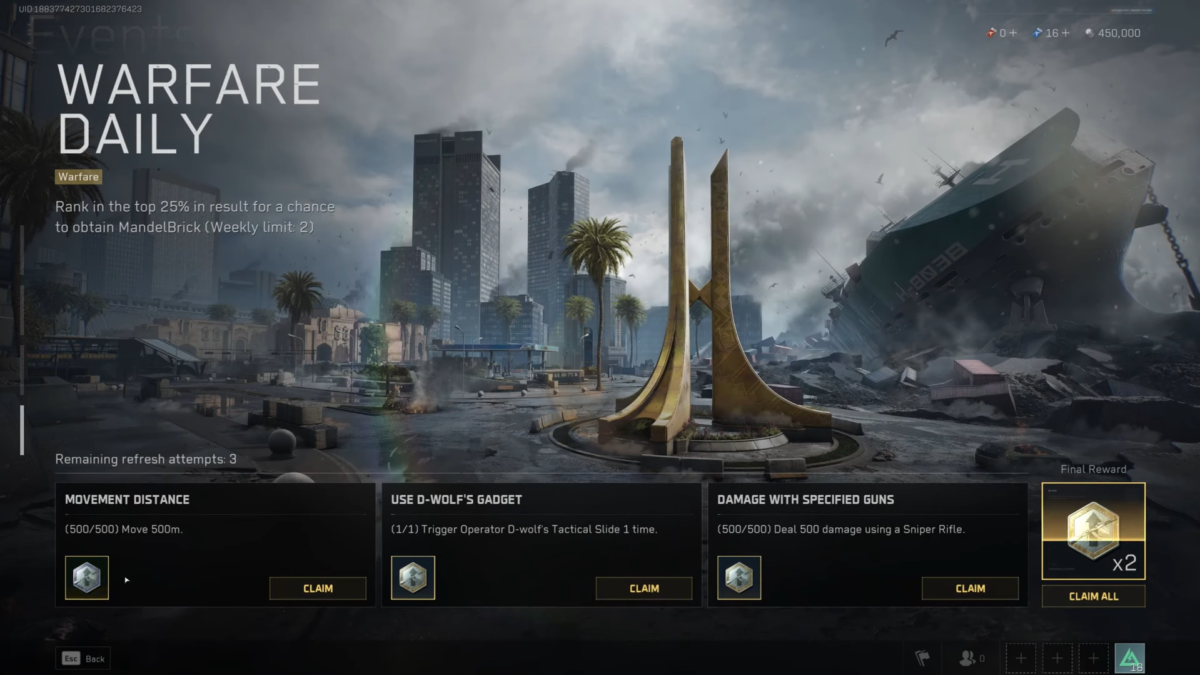View the Movement Distance reward icon
Viewport: 1200px width, 675px height.
[x=87, y=578]
